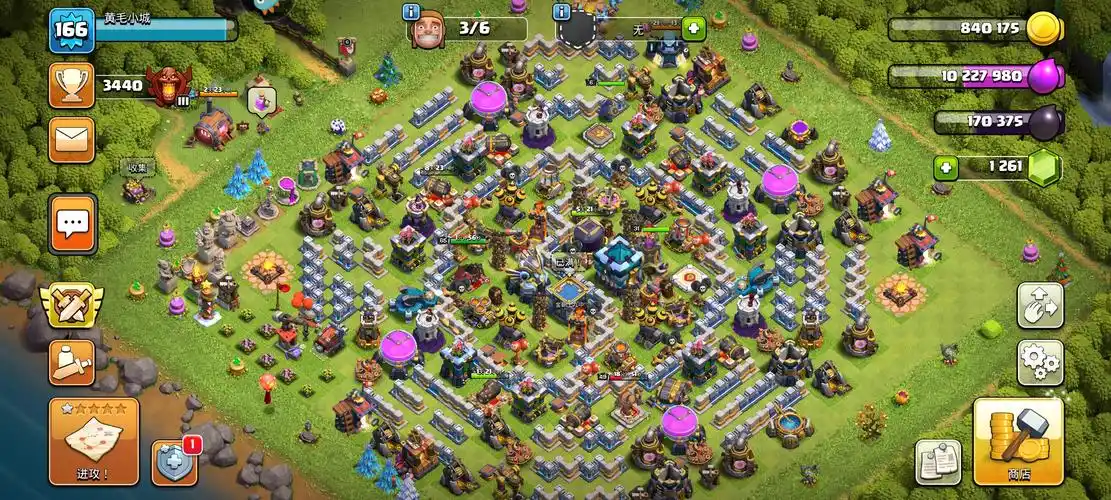Open the trophy button showing 3440
Viewport: 1111px width, 500px height.
click(x=72, y=86)
